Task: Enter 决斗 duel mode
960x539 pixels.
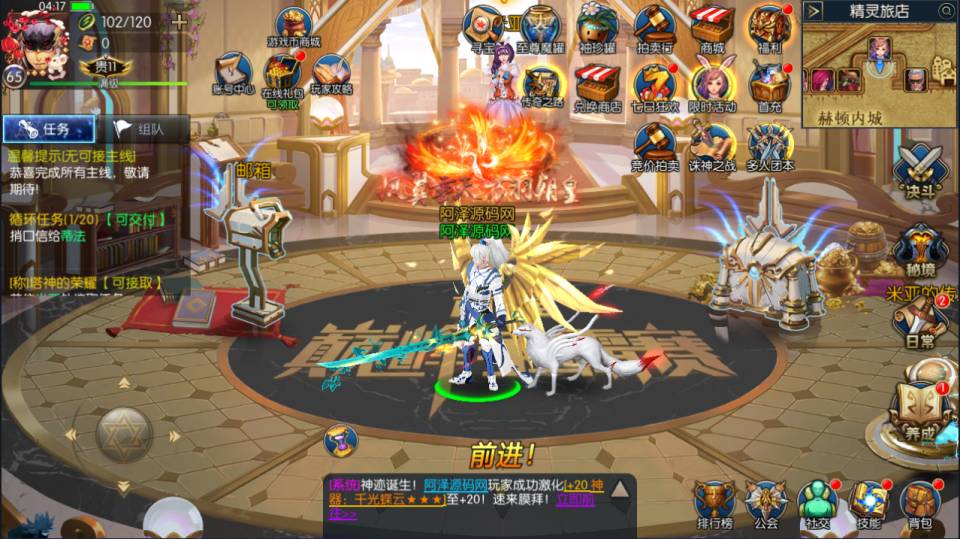Action: pos(918,172)
